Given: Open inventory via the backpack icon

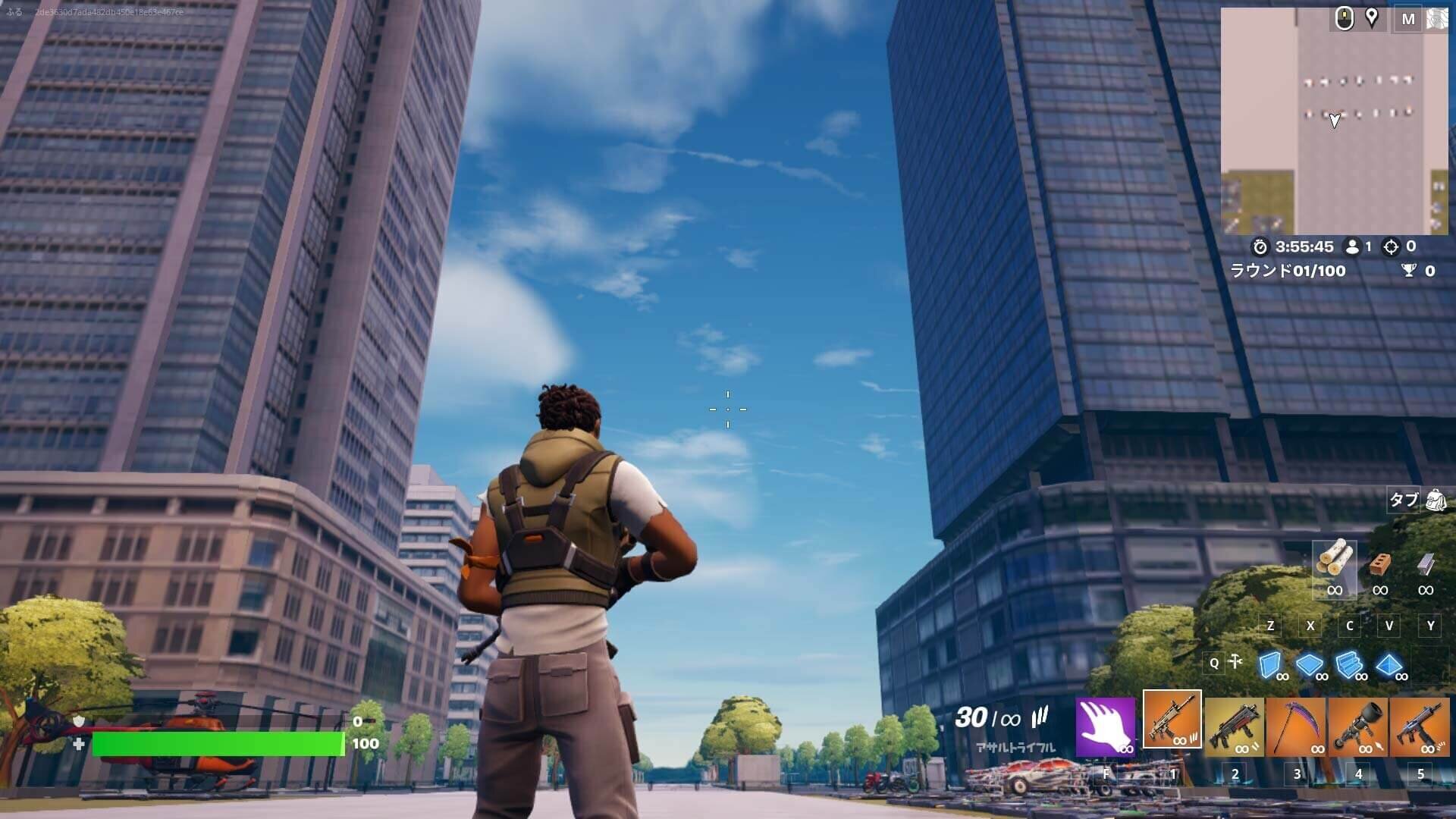Looking at the screenshot, I should 1438,500.
